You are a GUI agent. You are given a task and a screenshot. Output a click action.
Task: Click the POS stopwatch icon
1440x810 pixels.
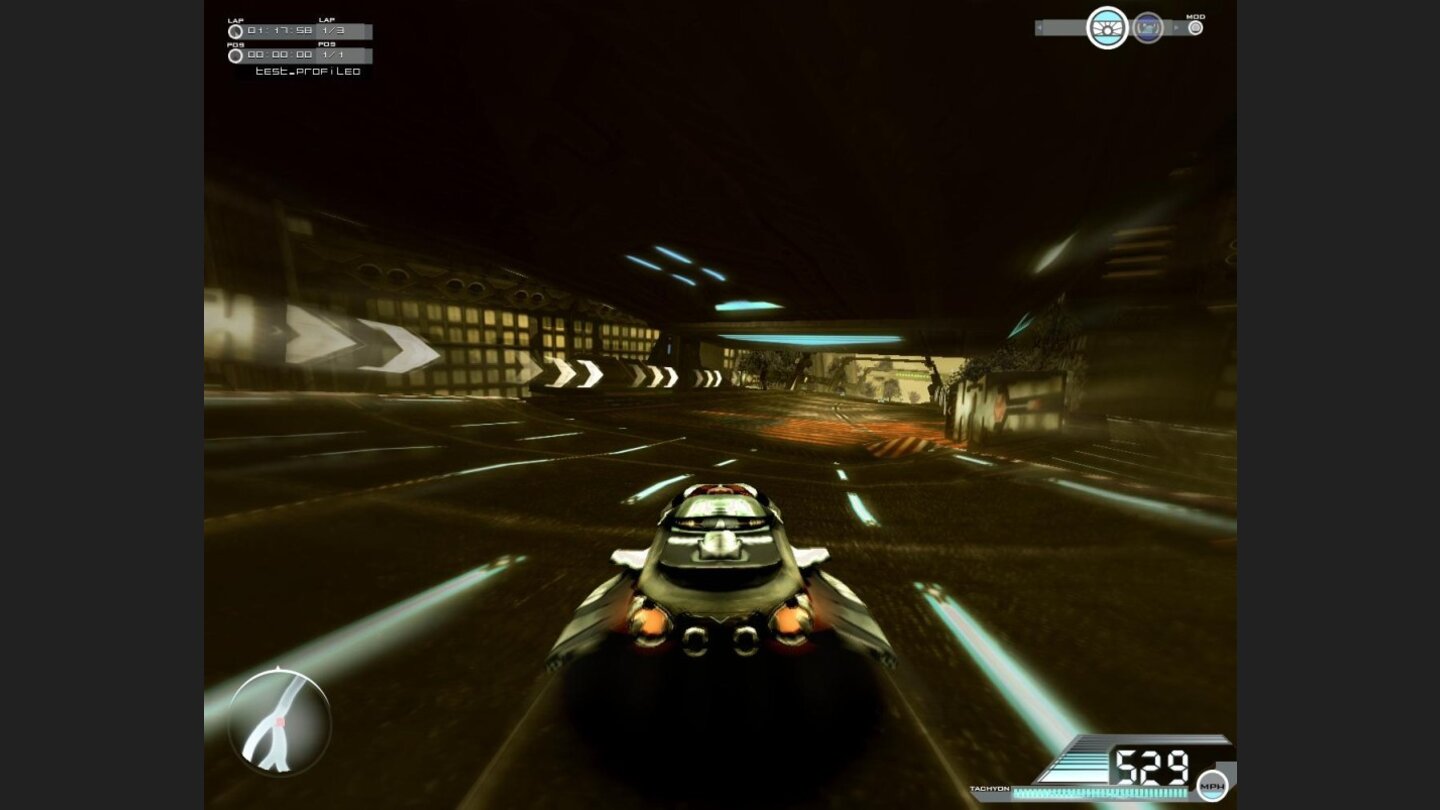(x=236, y=57)
